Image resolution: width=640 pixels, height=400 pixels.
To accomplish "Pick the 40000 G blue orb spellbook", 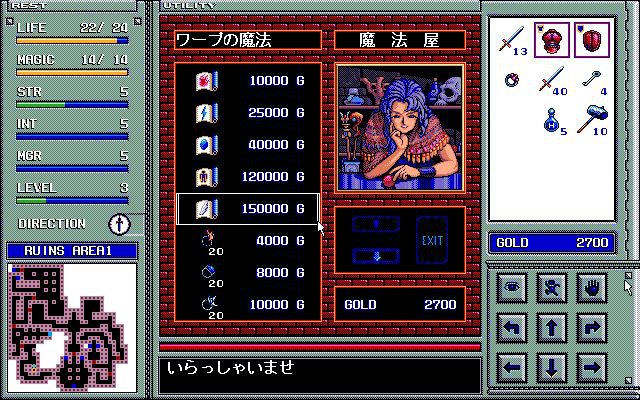I will [247, 145].
